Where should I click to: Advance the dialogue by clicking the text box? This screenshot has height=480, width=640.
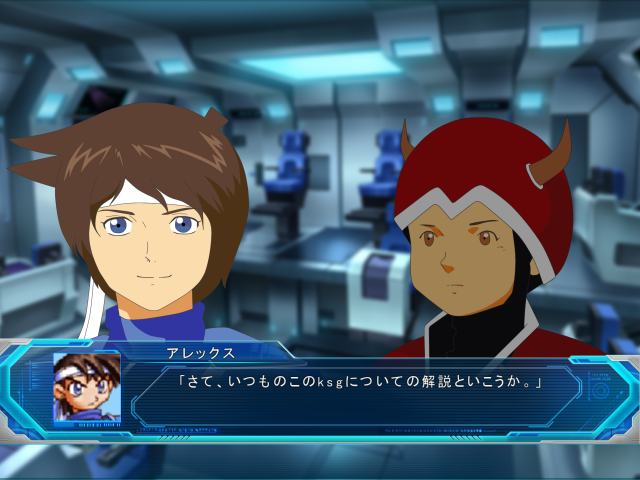(x=360, y=396)
